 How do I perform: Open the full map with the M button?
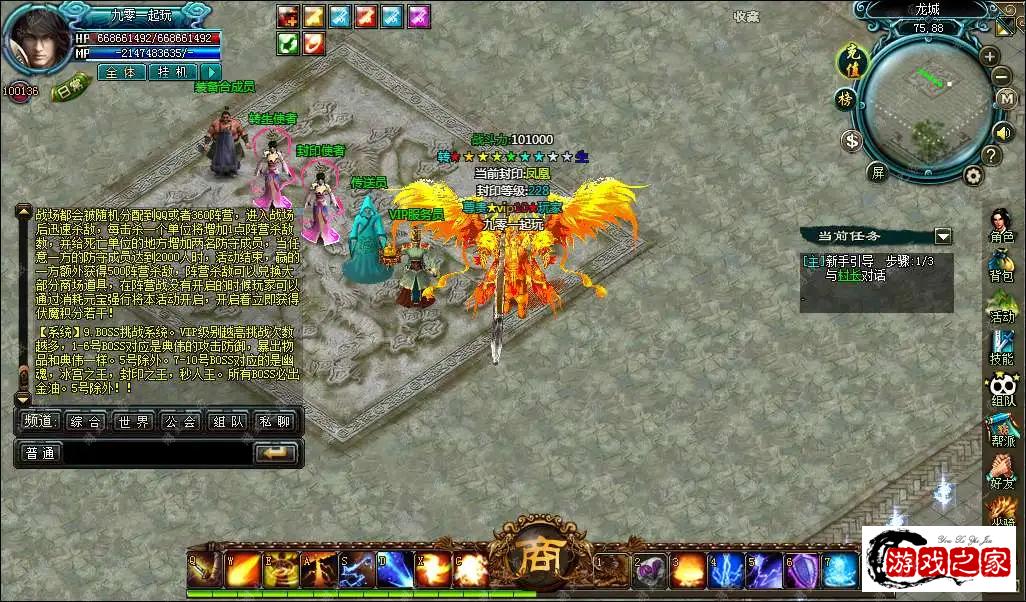coord(1007,99)
